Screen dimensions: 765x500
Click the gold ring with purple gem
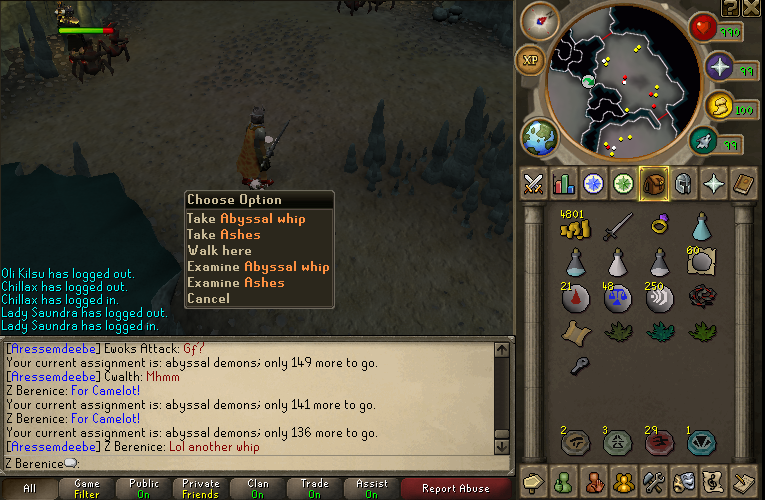(660, 226)
